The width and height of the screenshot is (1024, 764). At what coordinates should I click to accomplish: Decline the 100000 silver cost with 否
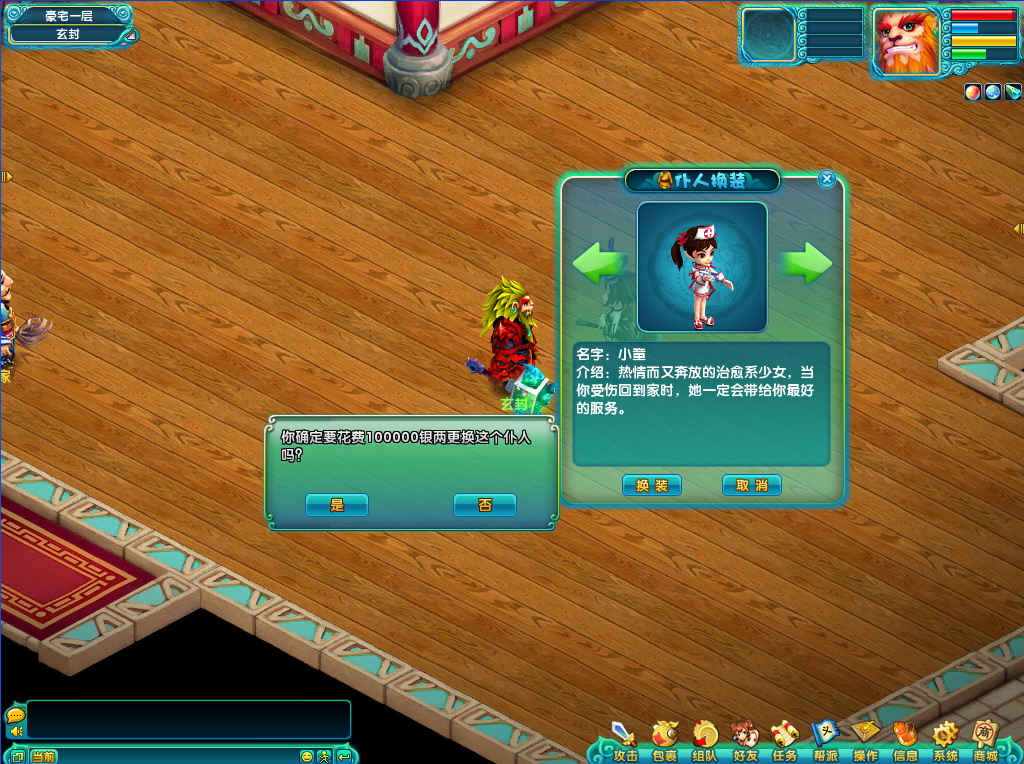(x=485, y=505)
